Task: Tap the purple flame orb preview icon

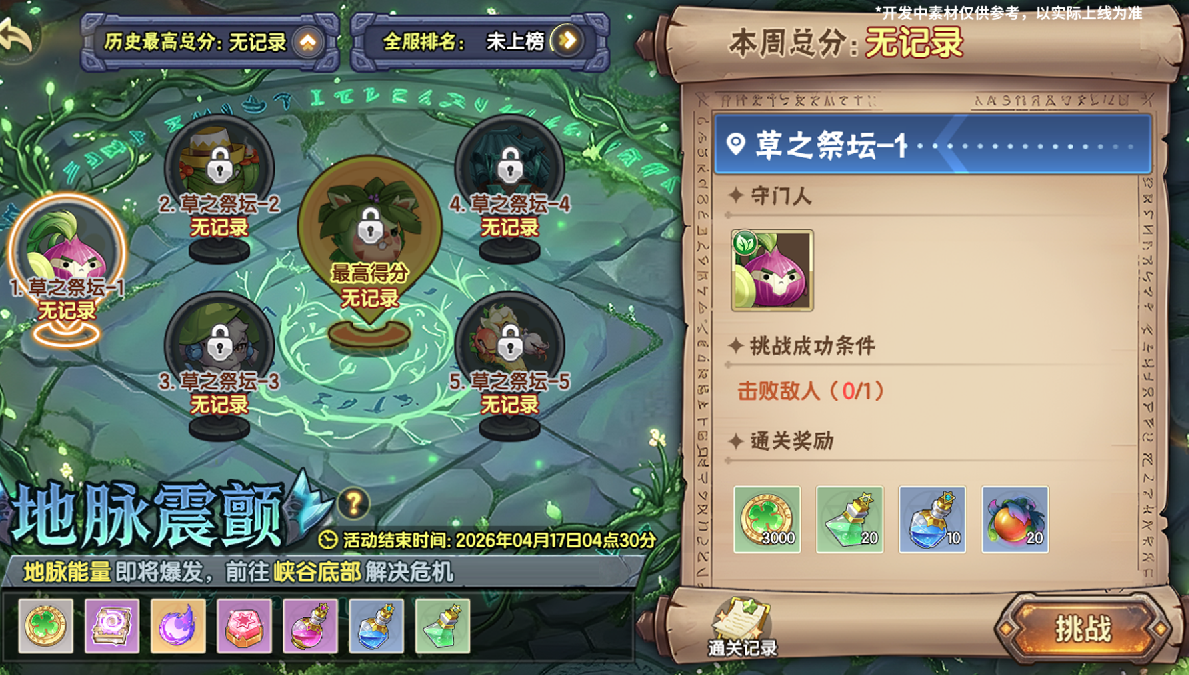Action: 178,626
